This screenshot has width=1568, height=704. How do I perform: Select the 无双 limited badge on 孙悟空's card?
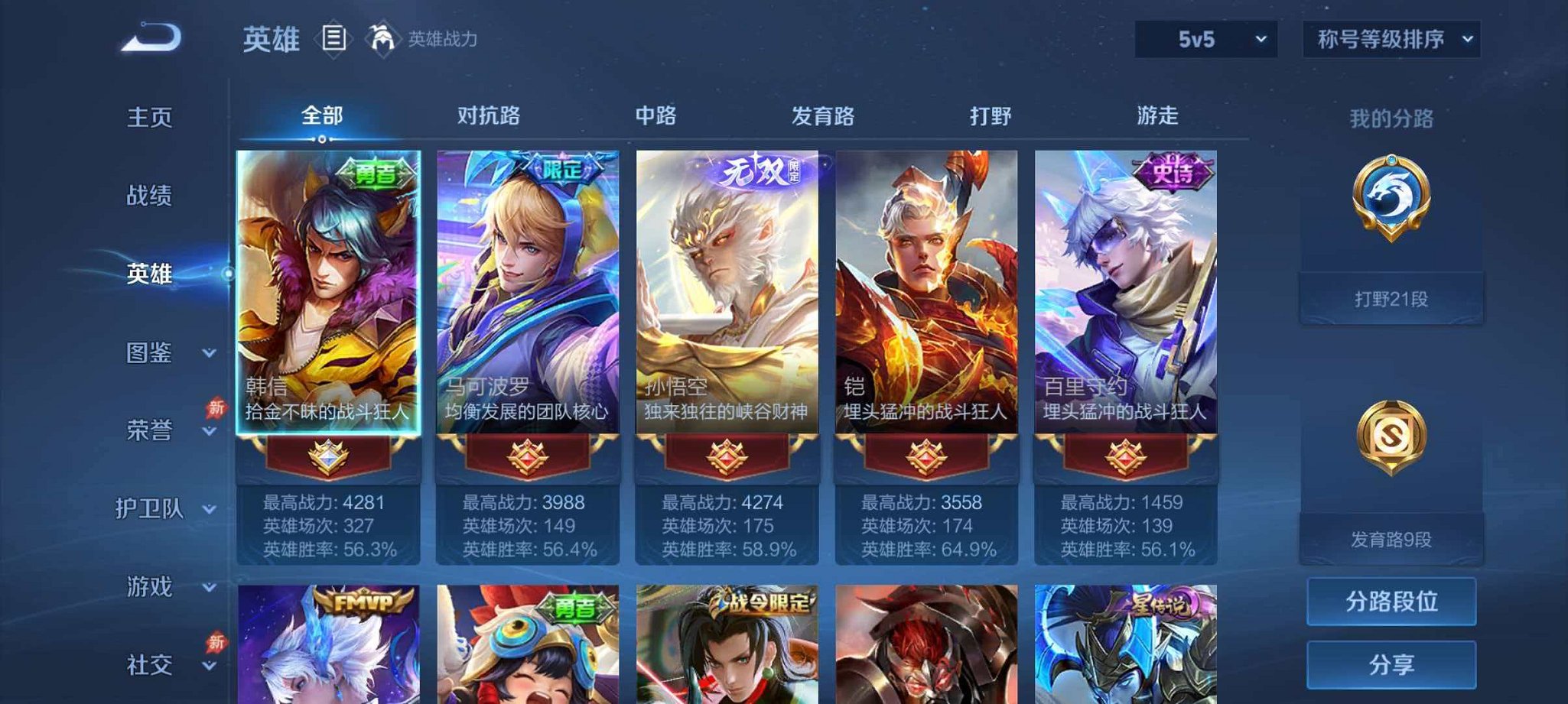(x=760, y=170)
